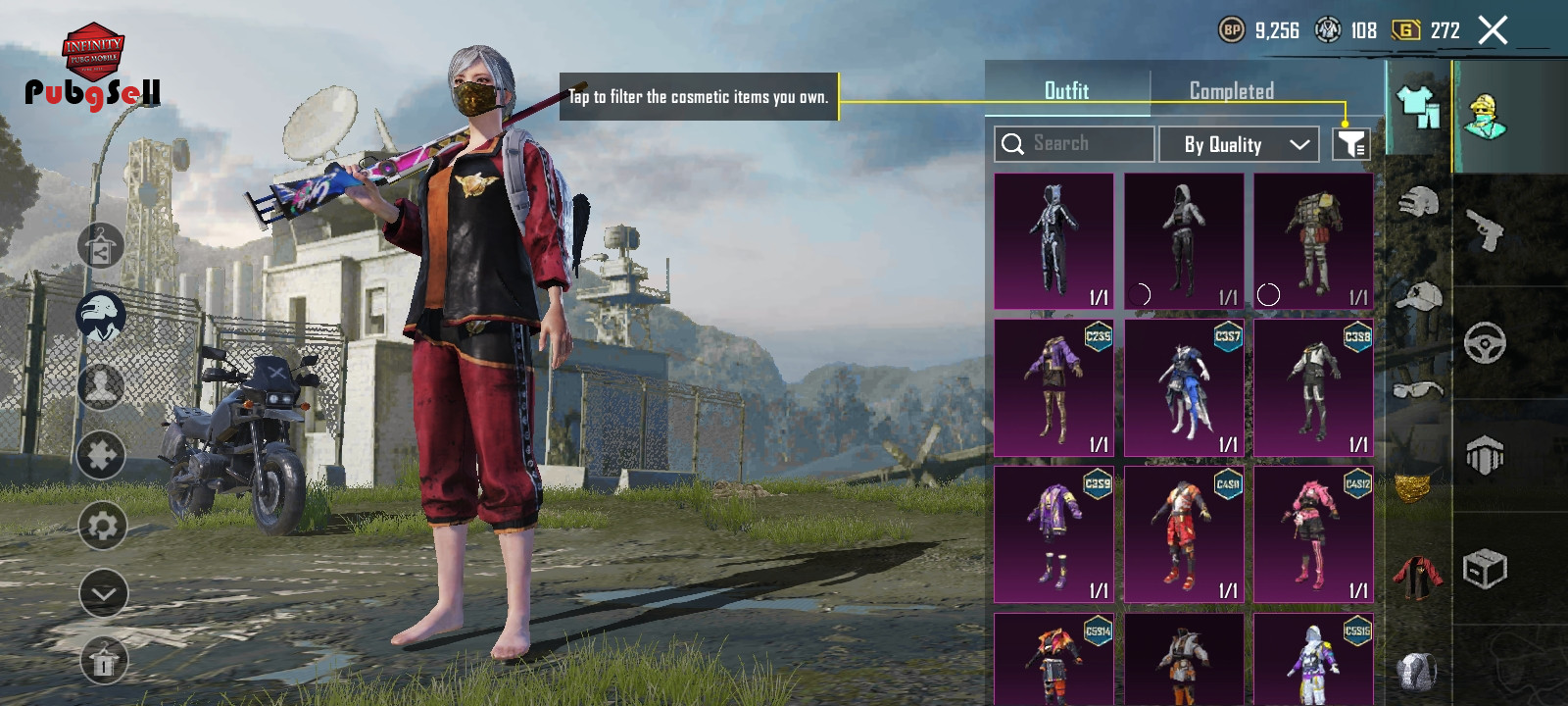This screenshot has width=1568, height=706.
Task: Toggle the owned-items filter funnel
Action: click(1351, 144)
